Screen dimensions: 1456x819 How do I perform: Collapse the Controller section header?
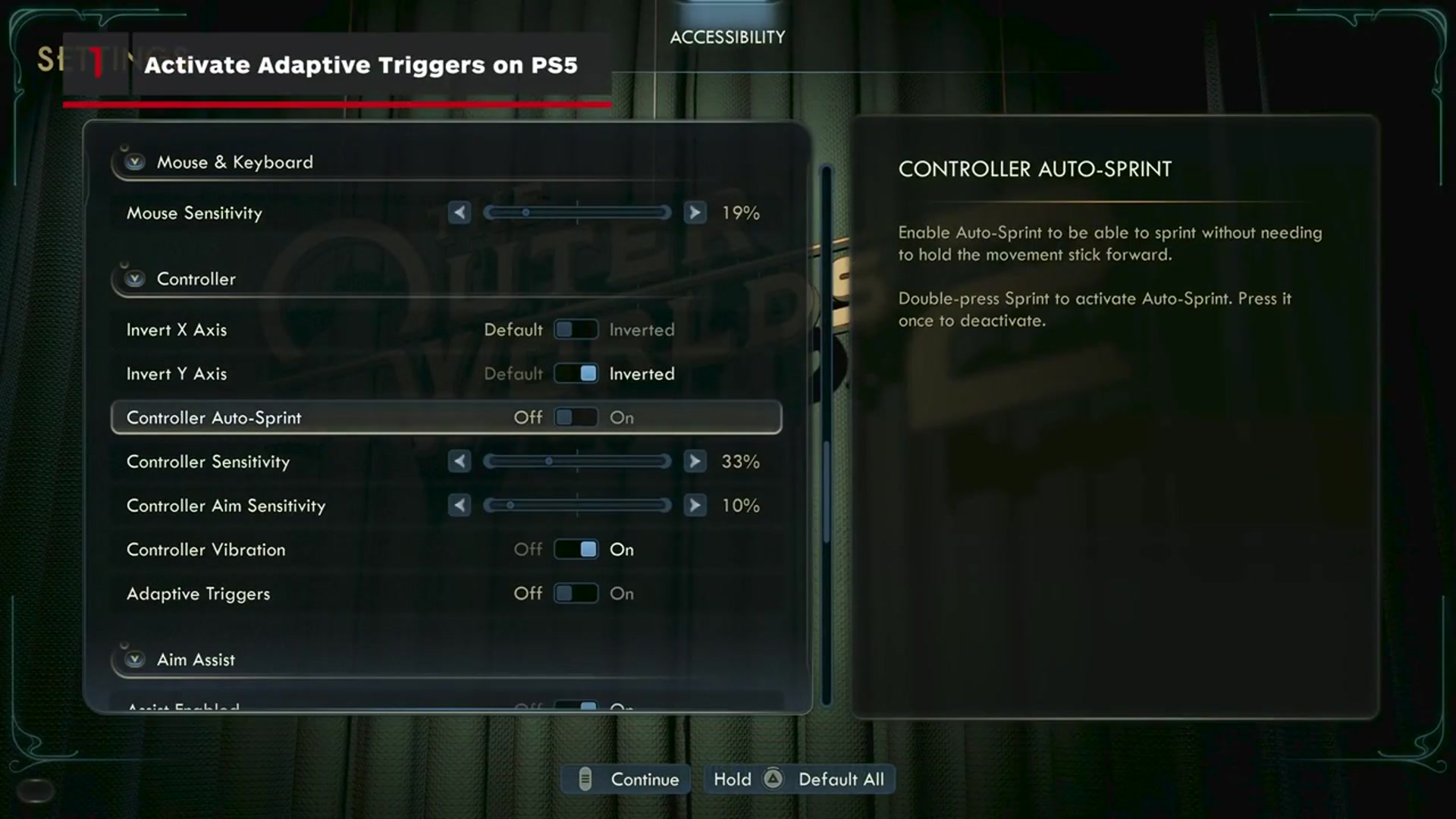(135, 279)
